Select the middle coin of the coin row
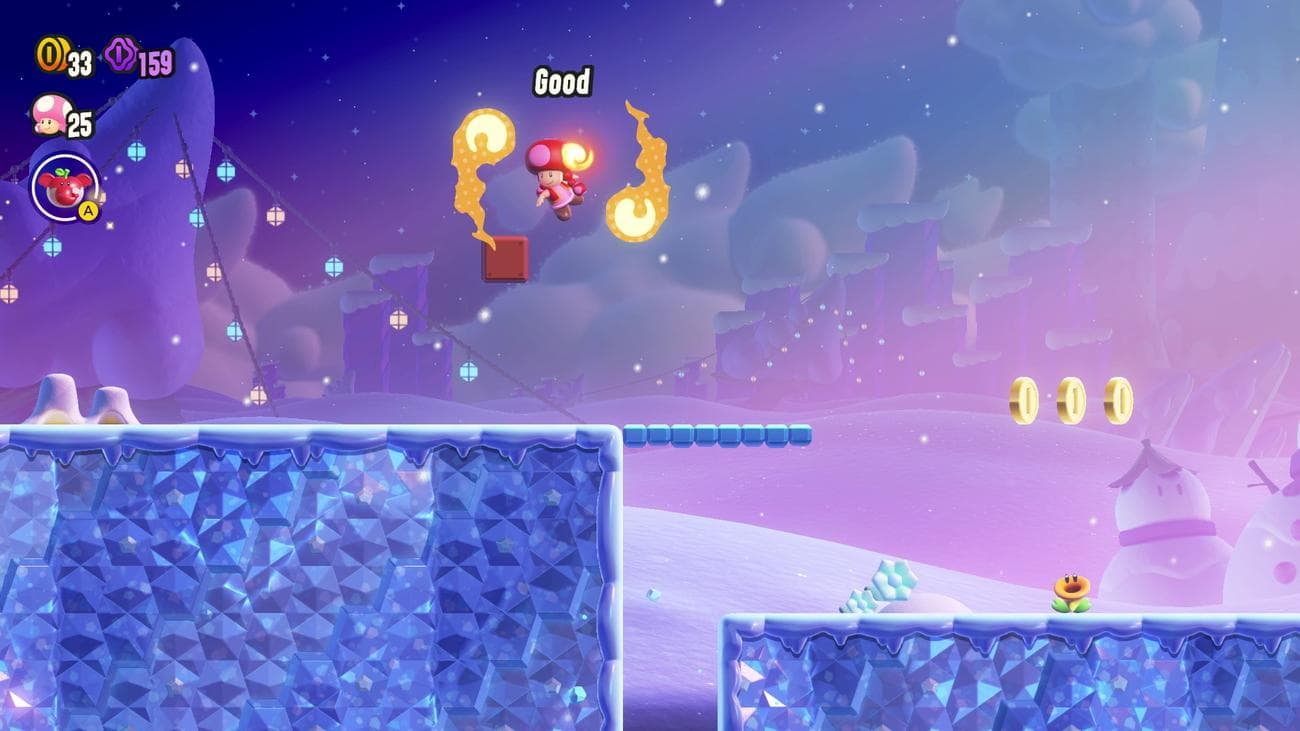The height and width of the screenshot is (731, 1300). [x=1072, y=397]
